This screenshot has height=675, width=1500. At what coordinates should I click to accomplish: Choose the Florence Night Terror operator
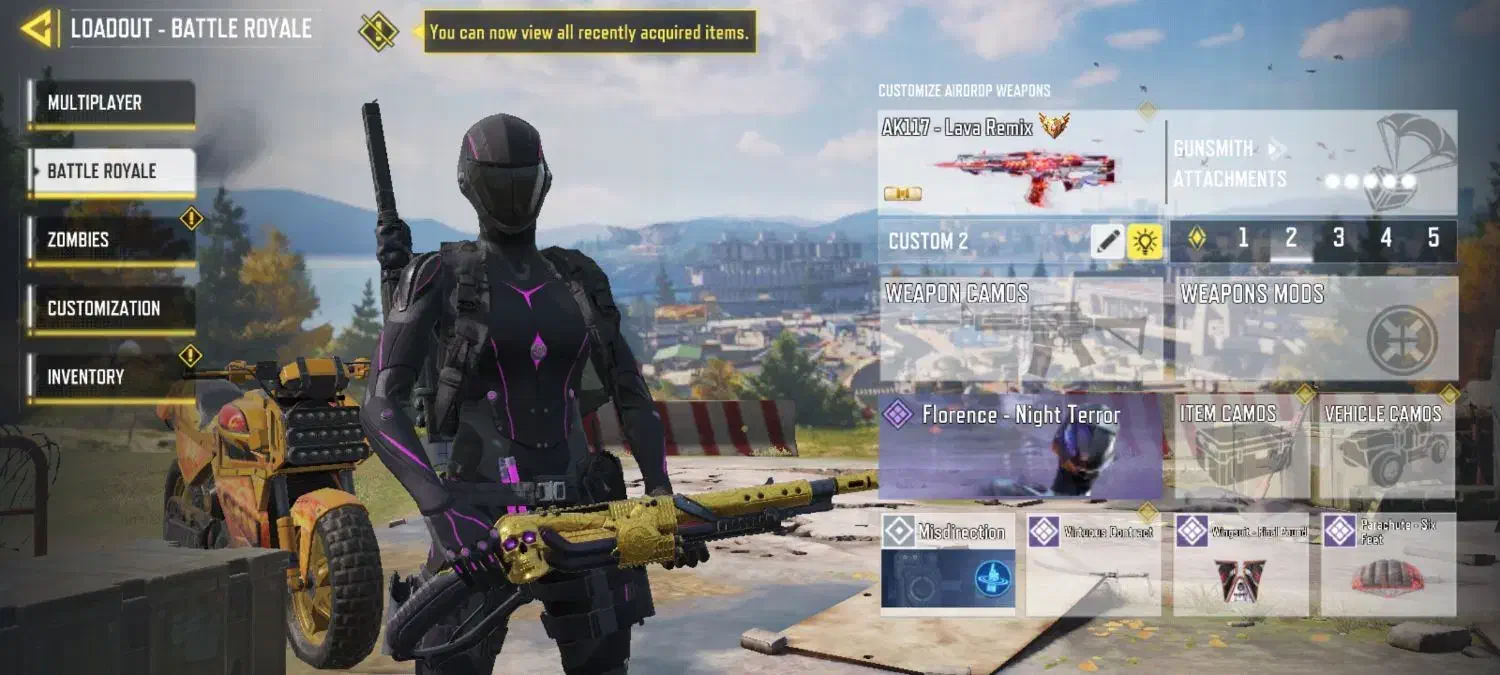coord(1020,446)
